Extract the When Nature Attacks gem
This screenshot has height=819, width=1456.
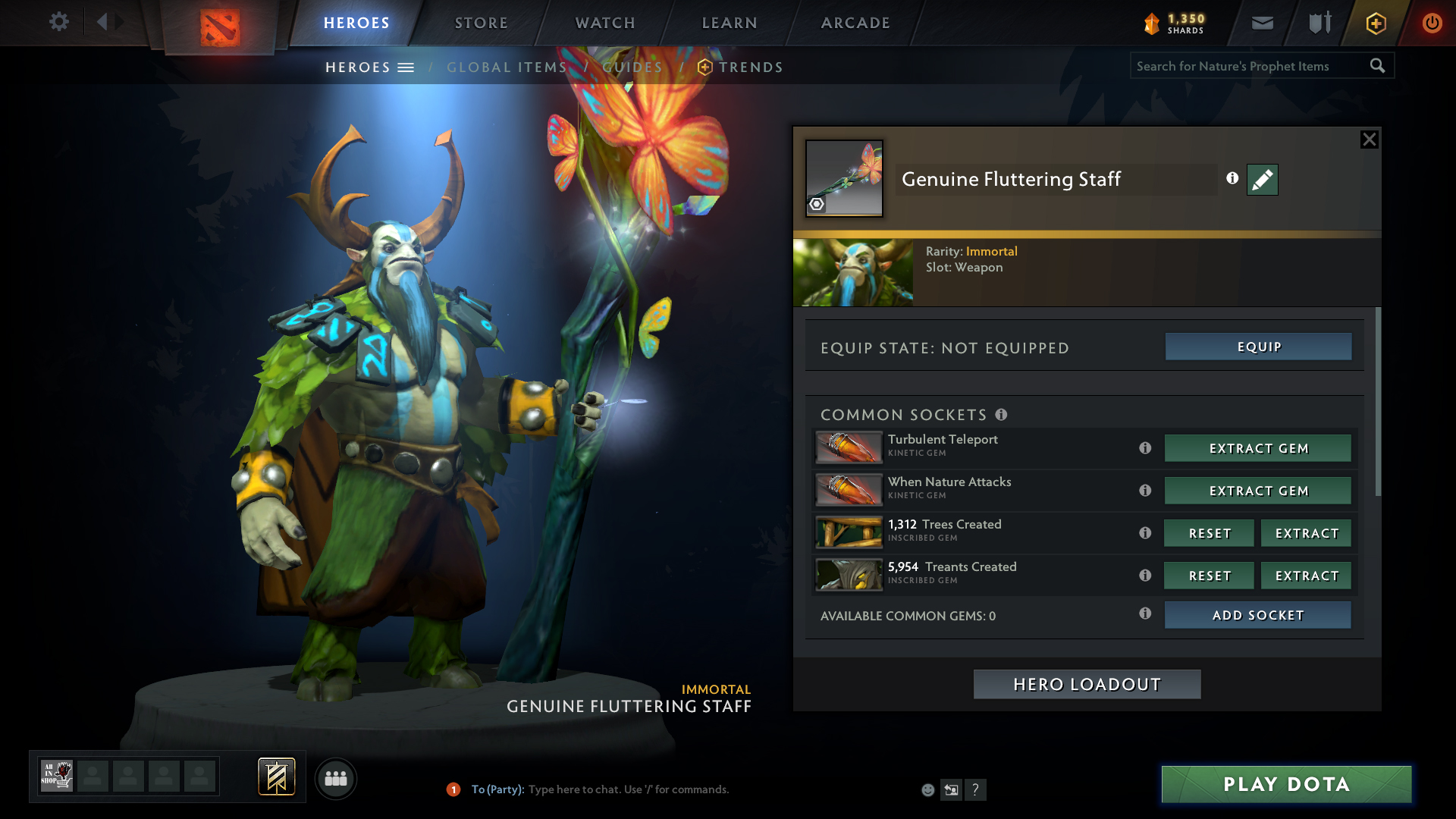coord(1258,491)
